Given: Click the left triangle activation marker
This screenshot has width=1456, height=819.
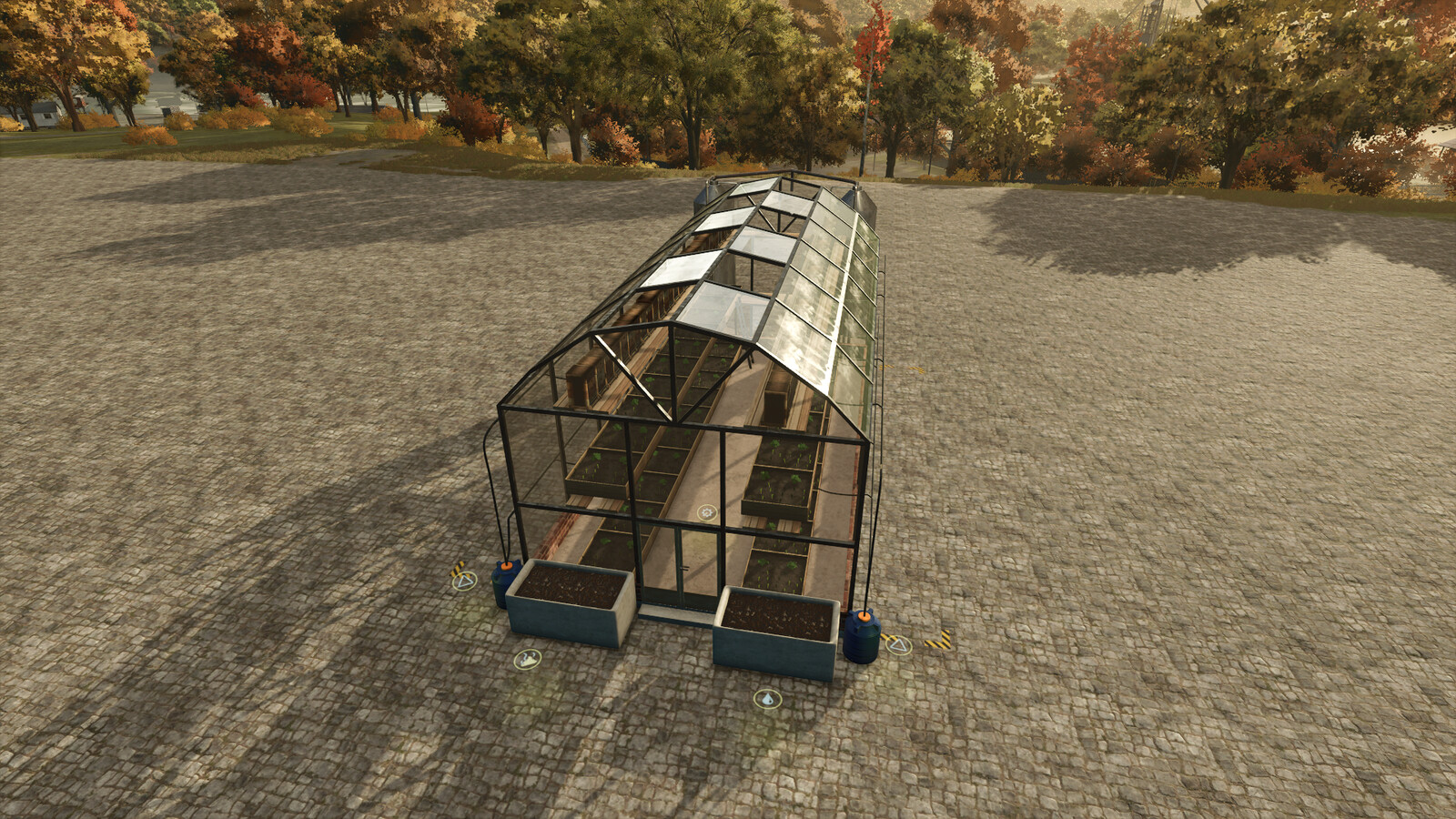Looking at the screenshot, I should tap(465, 581).
